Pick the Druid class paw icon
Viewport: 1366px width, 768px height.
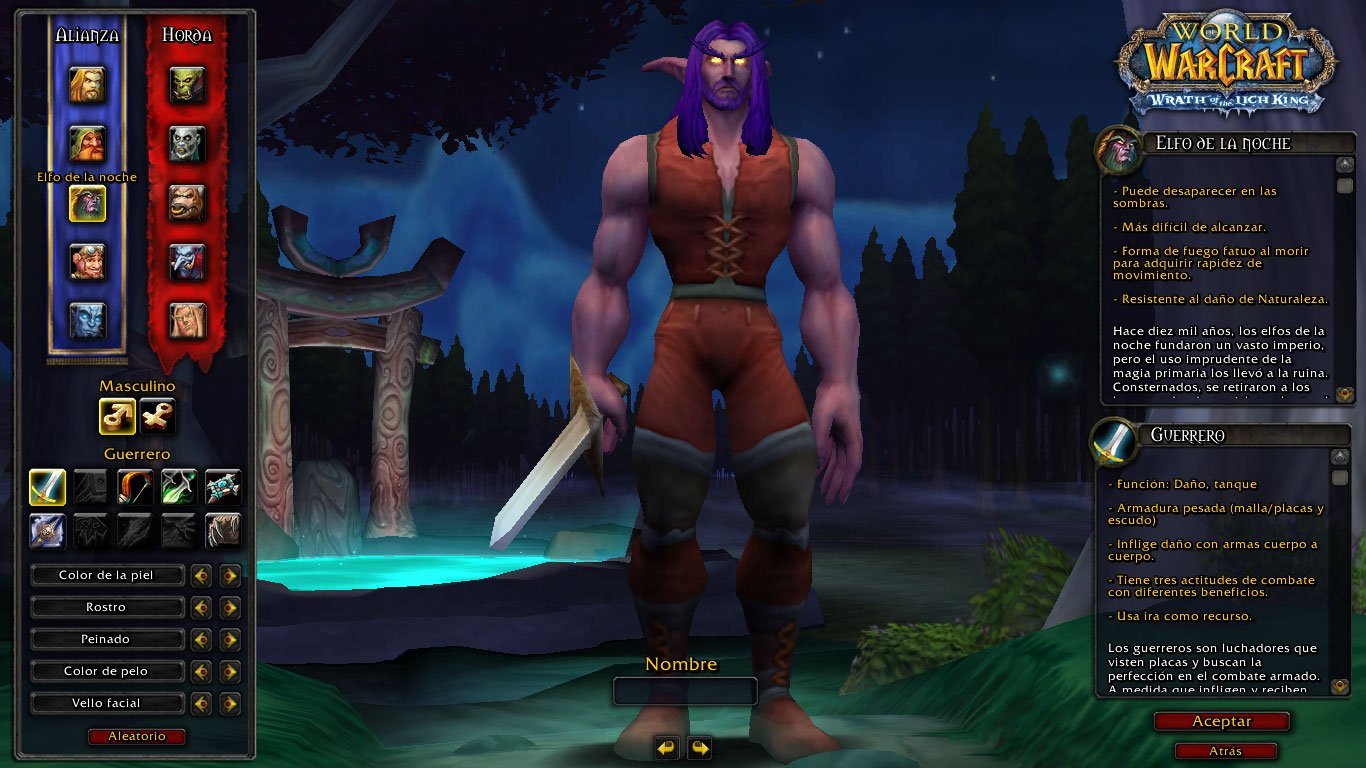pyautogui.click(x=223, y=530)
